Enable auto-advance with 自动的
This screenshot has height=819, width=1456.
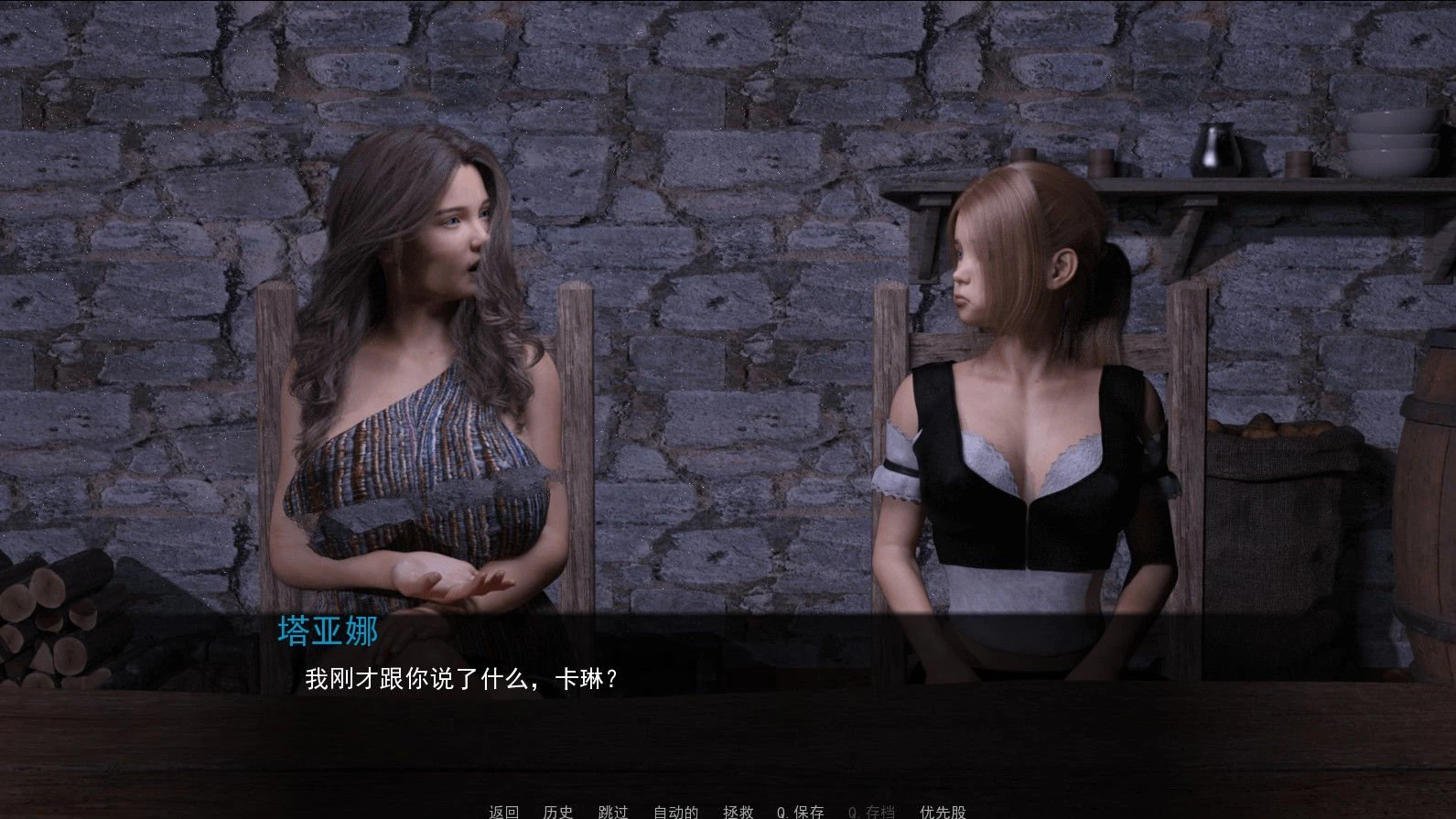[x=674, y=811]
